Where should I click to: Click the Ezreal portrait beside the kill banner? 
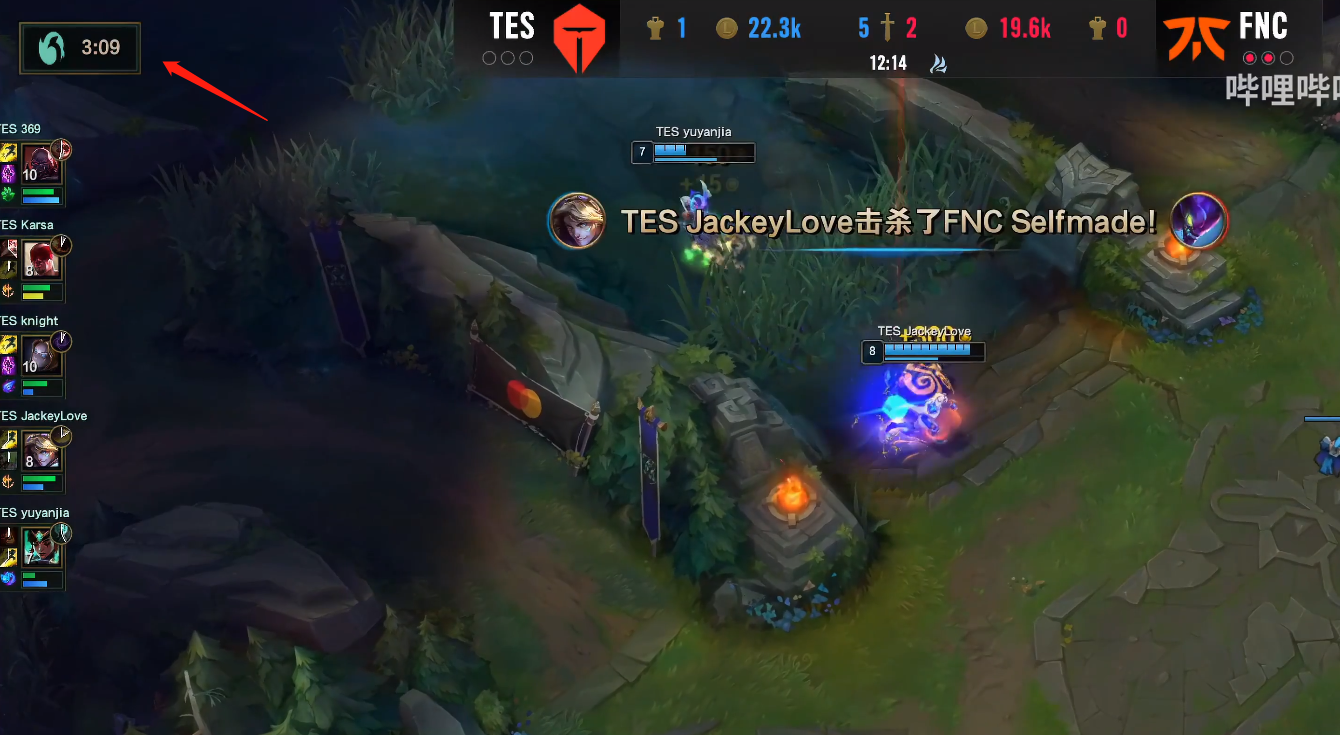coord(577,221)
